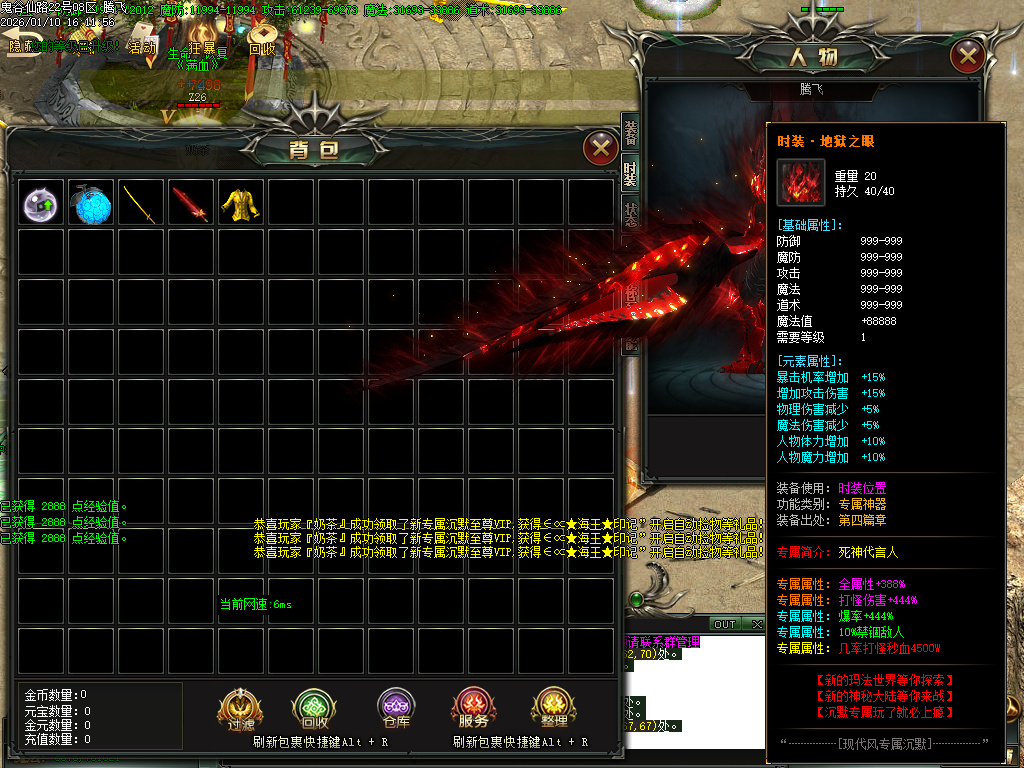Open the 活动 events icon
The height and width of the screenshot is (768, 1024).
(x=143, y=44)
